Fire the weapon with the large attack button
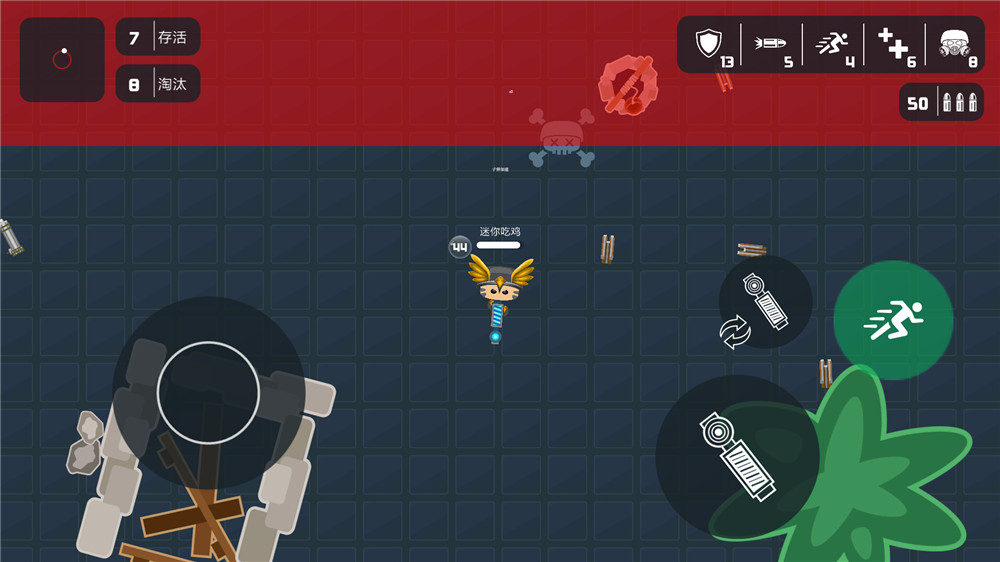 click(x=737, y=456)
